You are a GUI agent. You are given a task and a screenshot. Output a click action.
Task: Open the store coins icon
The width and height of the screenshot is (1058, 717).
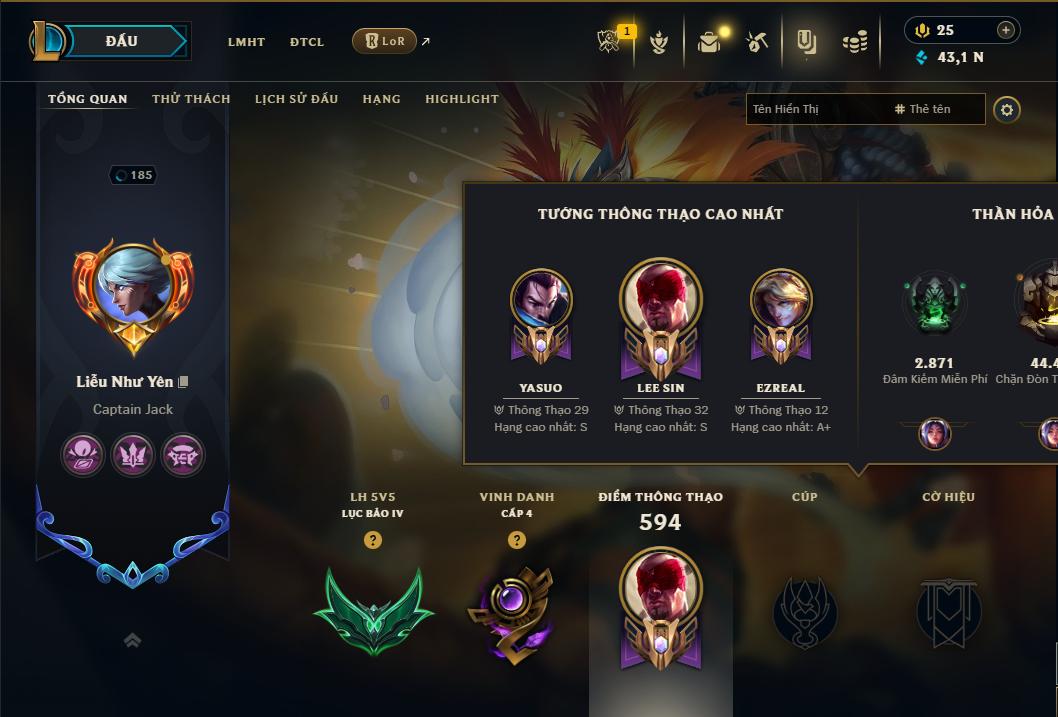pyautogui.click(x=854, y=42)
